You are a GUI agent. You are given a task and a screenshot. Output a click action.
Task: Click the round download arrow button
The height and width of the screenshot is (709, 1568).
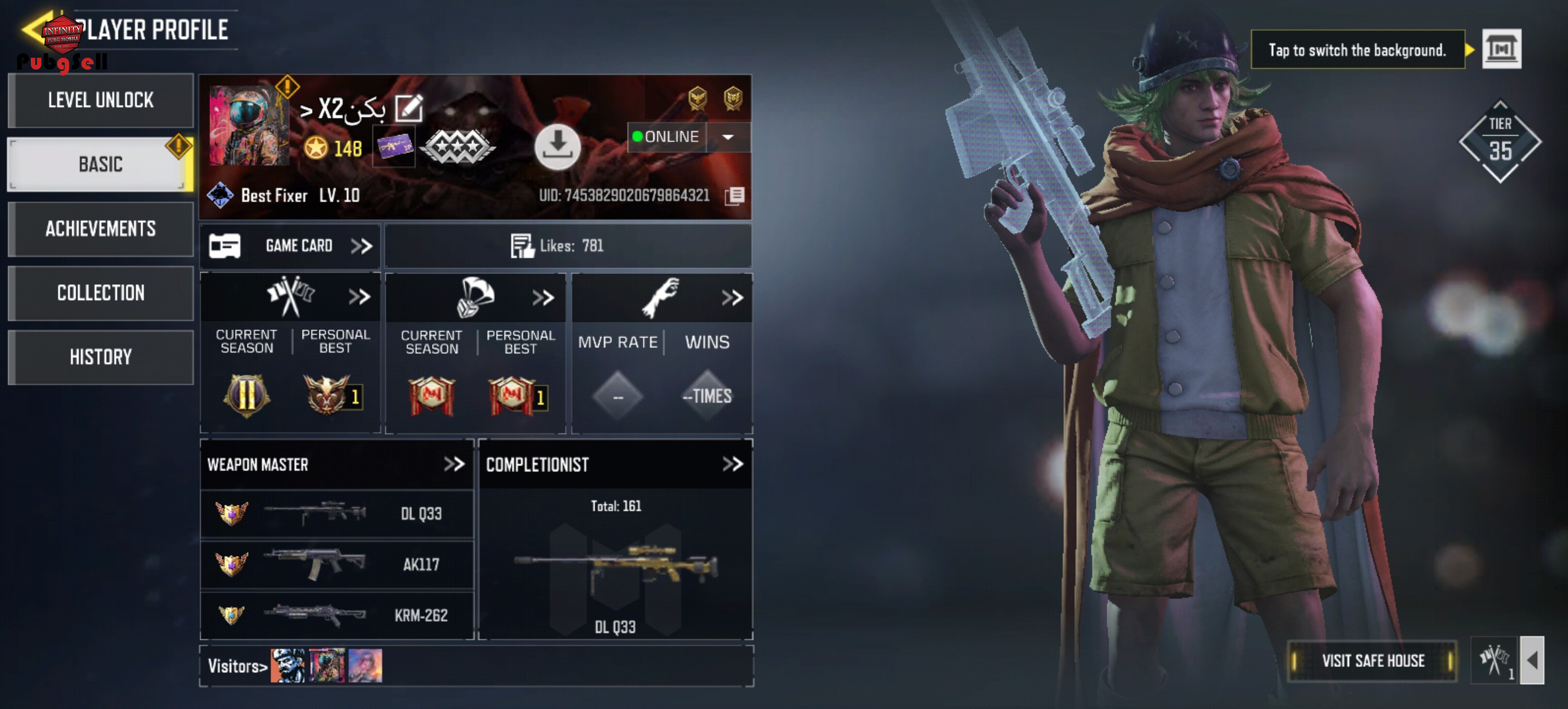[x=557, y=146]
